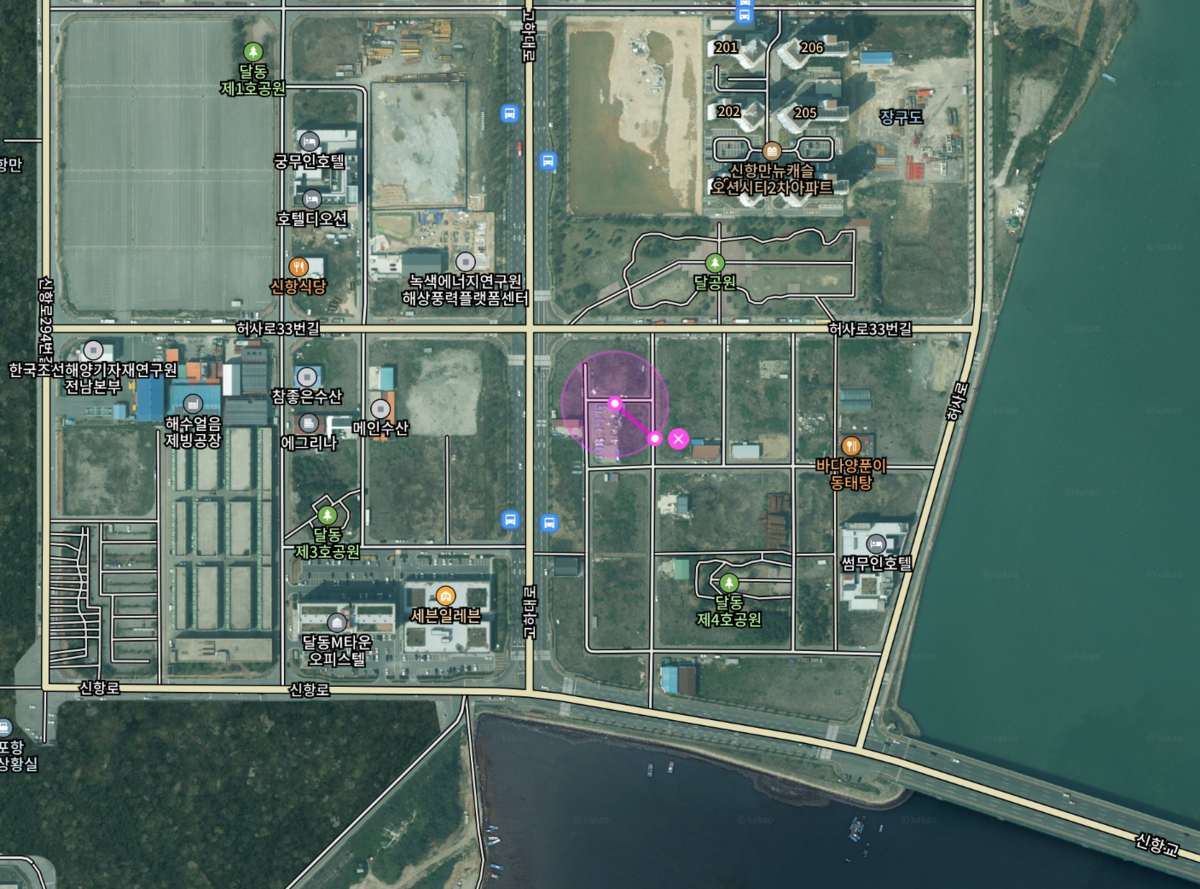1200x889 pixels.
Task: Select the 신항만뉴캐슬 오션시티2차아파트 apartment marker
Action: [x=771, y=151]
